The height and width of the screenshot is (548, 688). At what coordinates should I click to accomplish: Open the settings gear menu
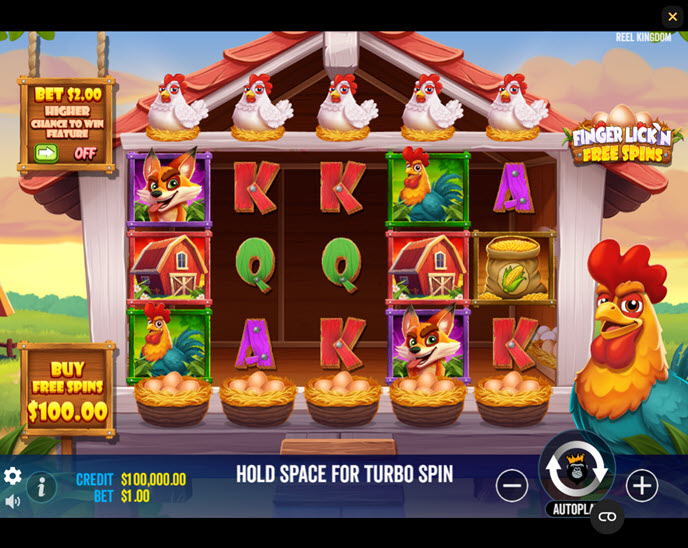(x=12, y=476)
